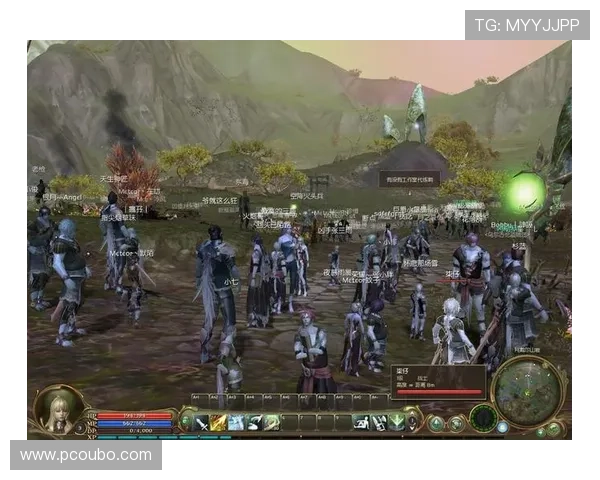600x480 pixels.
Task: Activate the sitting figure rest icon
Action: coord(360,423)
